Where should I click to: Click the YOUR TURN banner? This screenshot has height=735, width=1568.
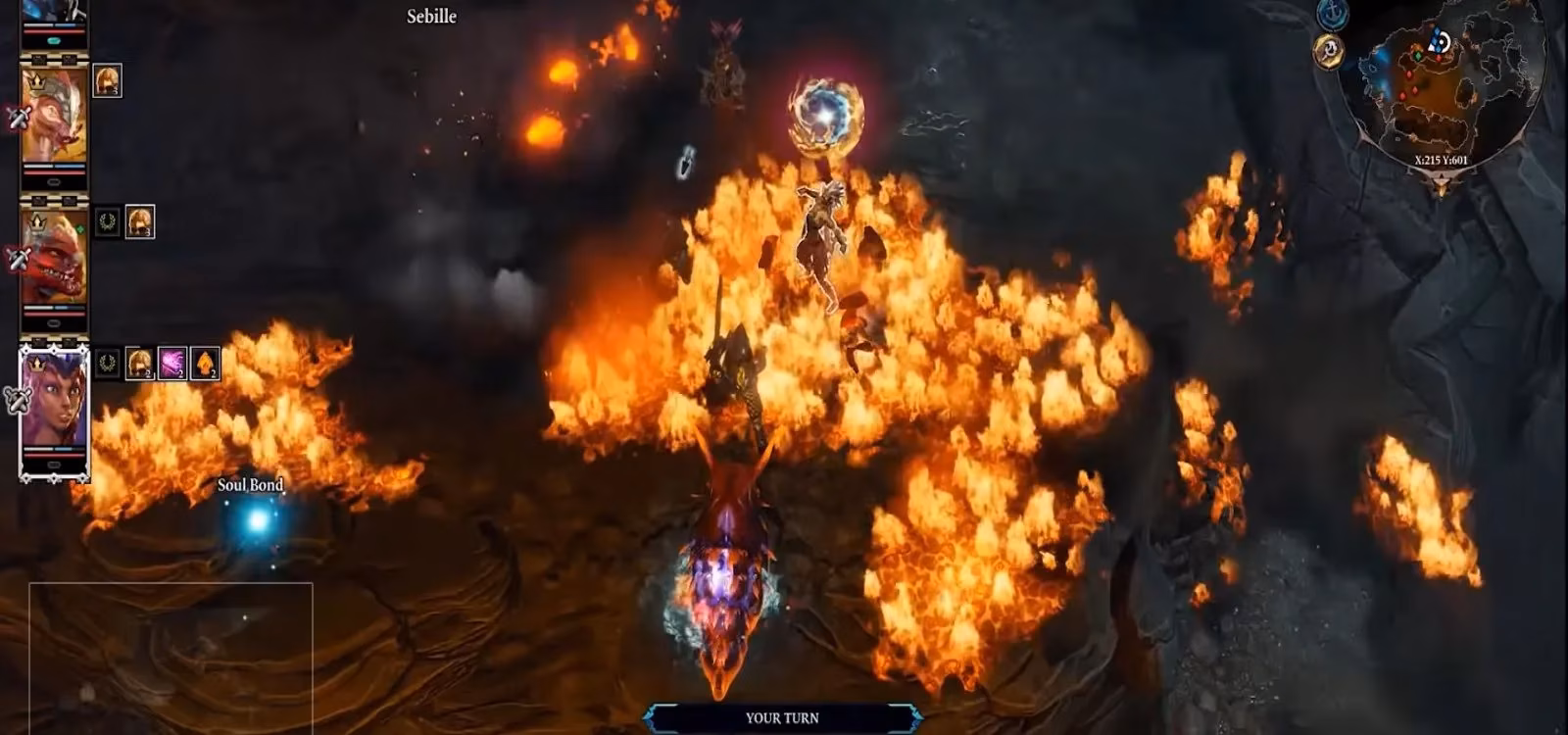[x=783, y=717]
